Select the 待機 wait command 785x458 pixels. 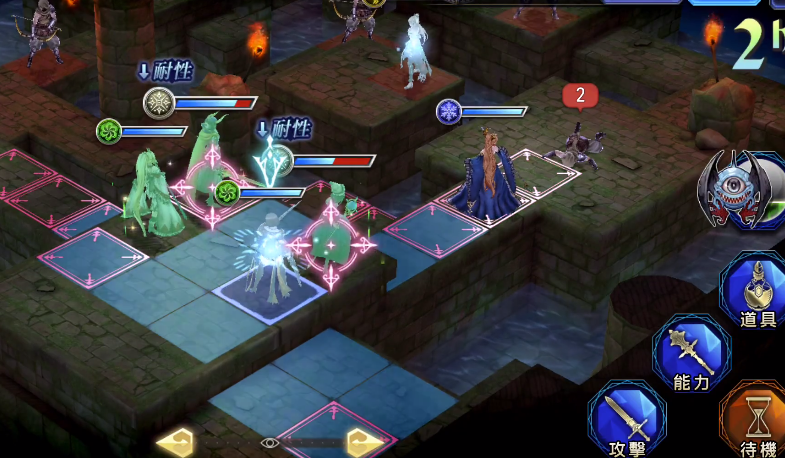pos(758,420)
